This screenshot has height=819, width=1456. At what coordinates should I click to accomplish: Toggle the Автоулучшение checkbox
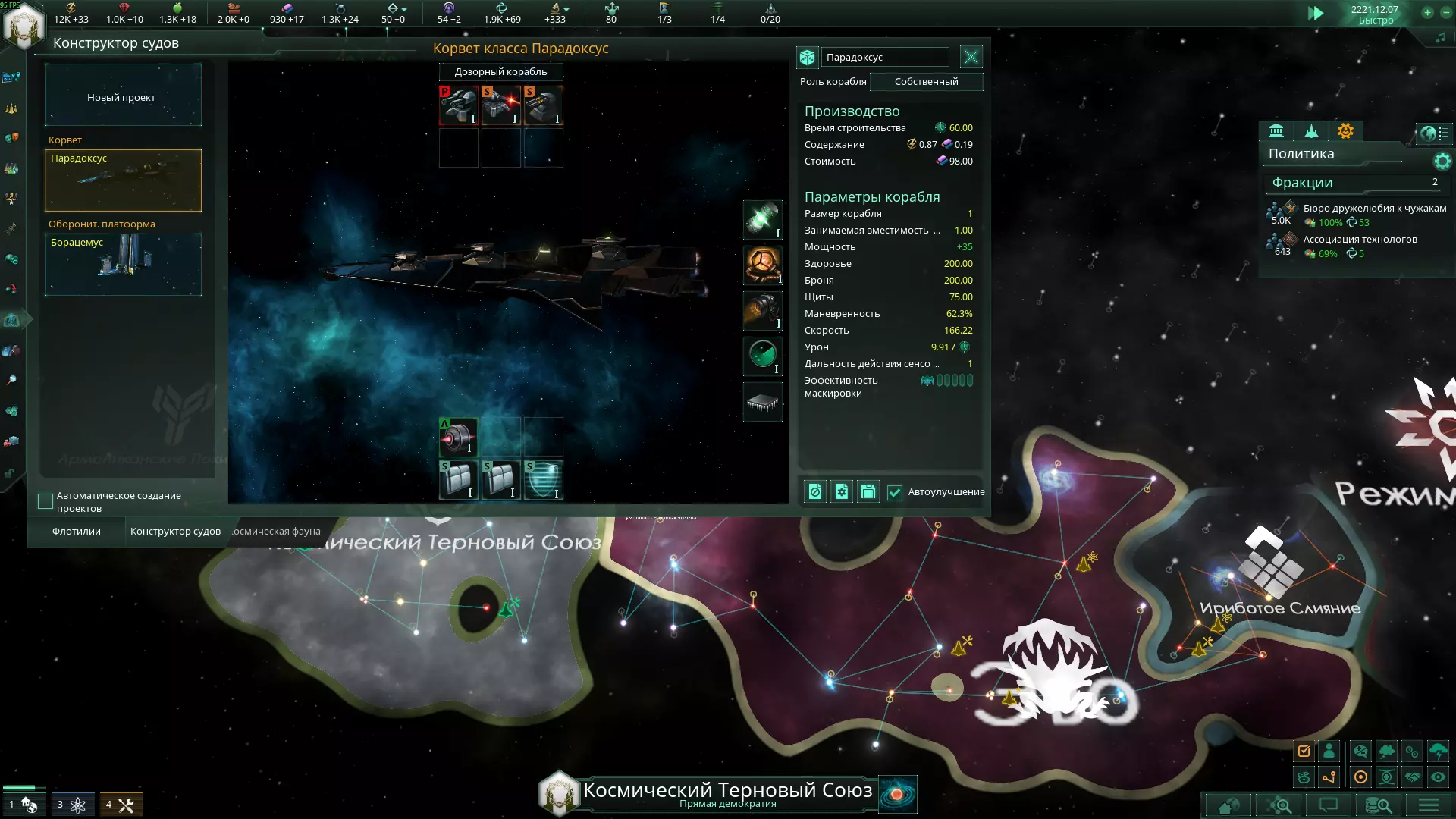895,492
